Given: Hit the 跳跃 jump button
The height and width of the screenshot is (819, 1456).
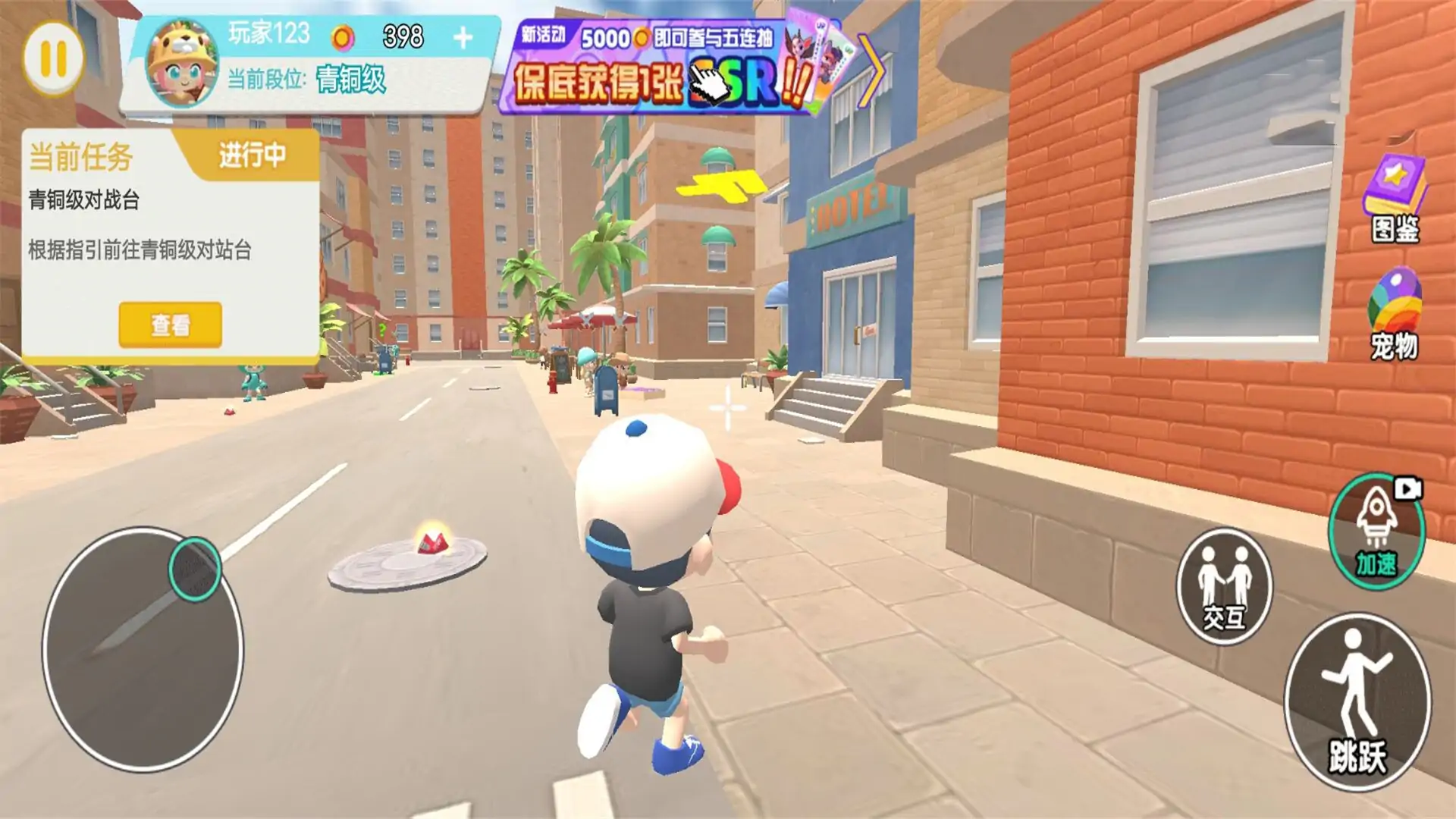Looking at the screenshot, I should coord(1357,701).
